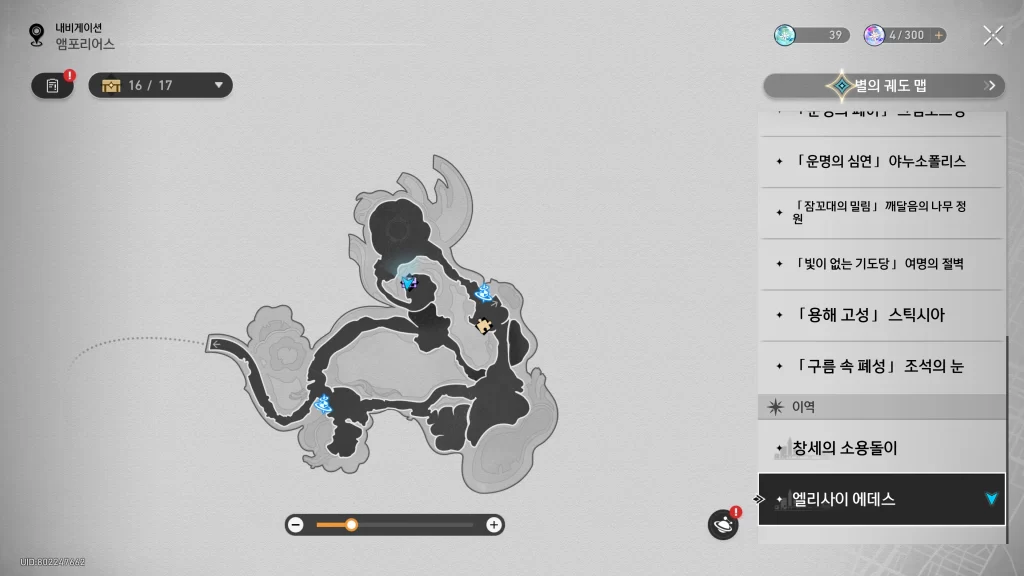
Task: Open the mission log icon with red alert
Action: [x=53, y=86]
